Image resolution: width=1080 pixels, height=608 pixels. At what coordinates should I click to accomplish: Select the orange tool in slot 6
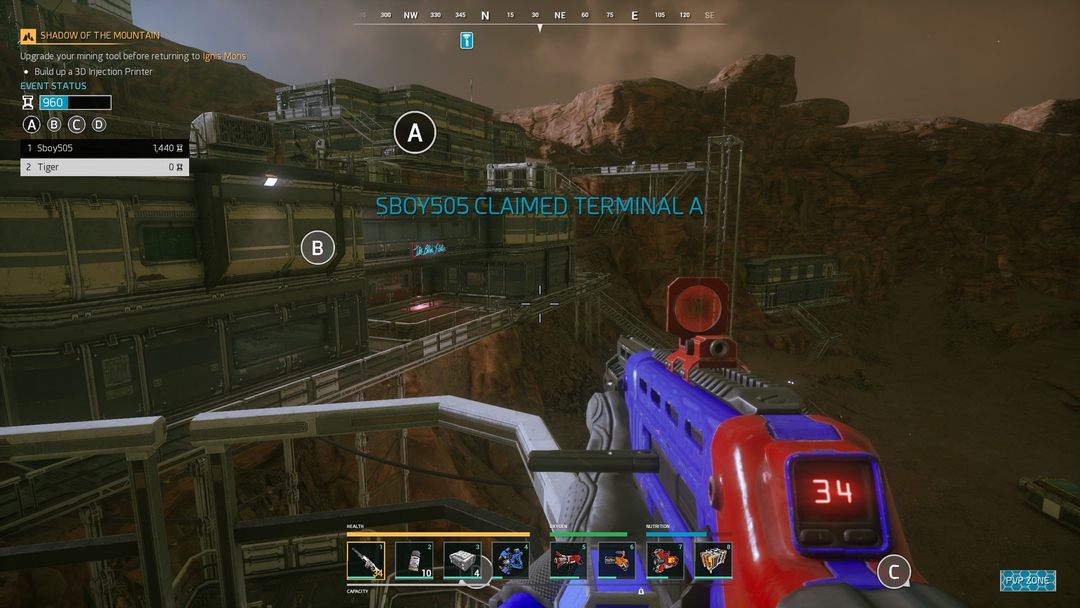click(616, 561)
